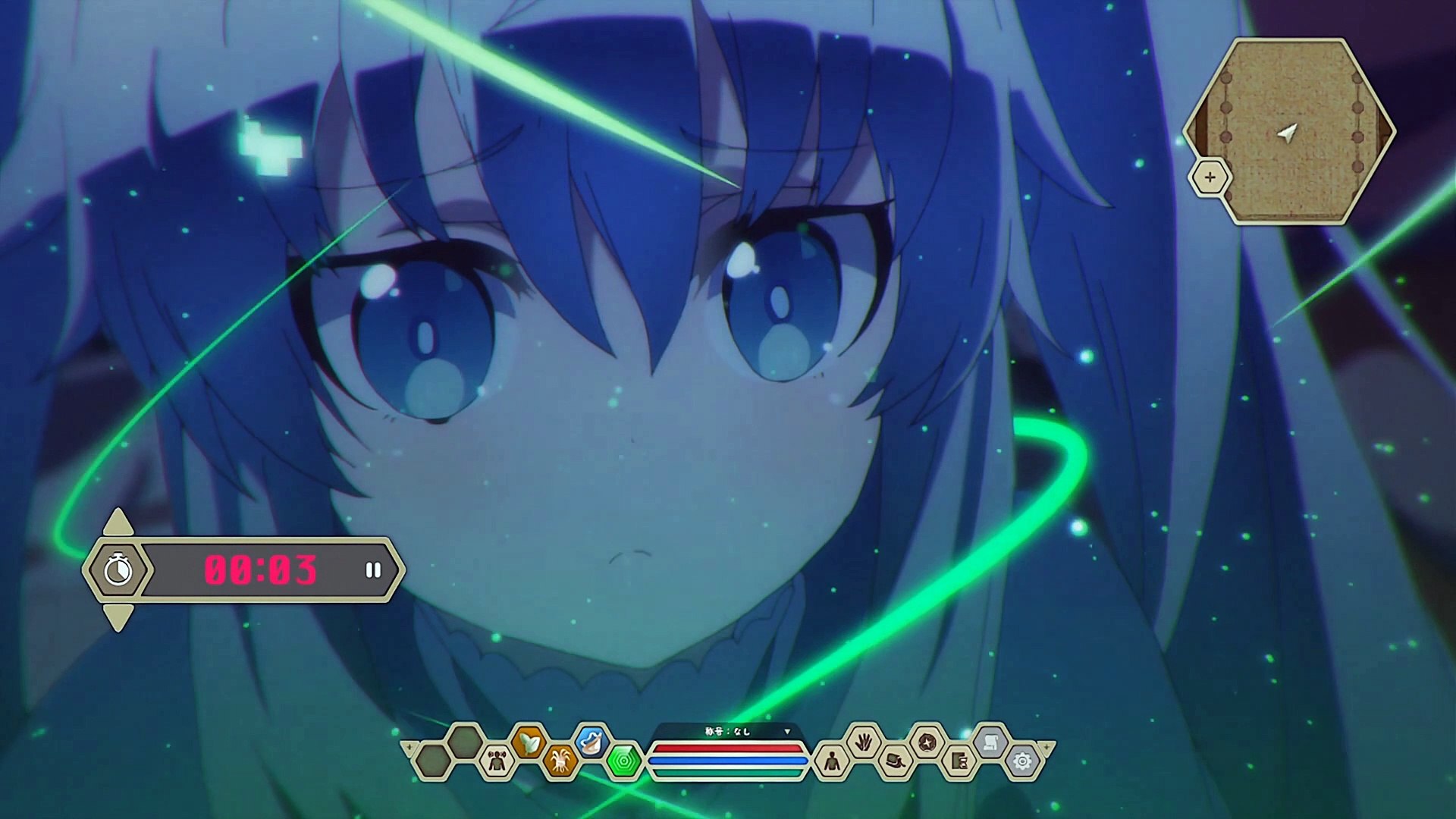1456x819 pixels.
Task: Open the grey scroll menu icon
Action: pos(990,741)
